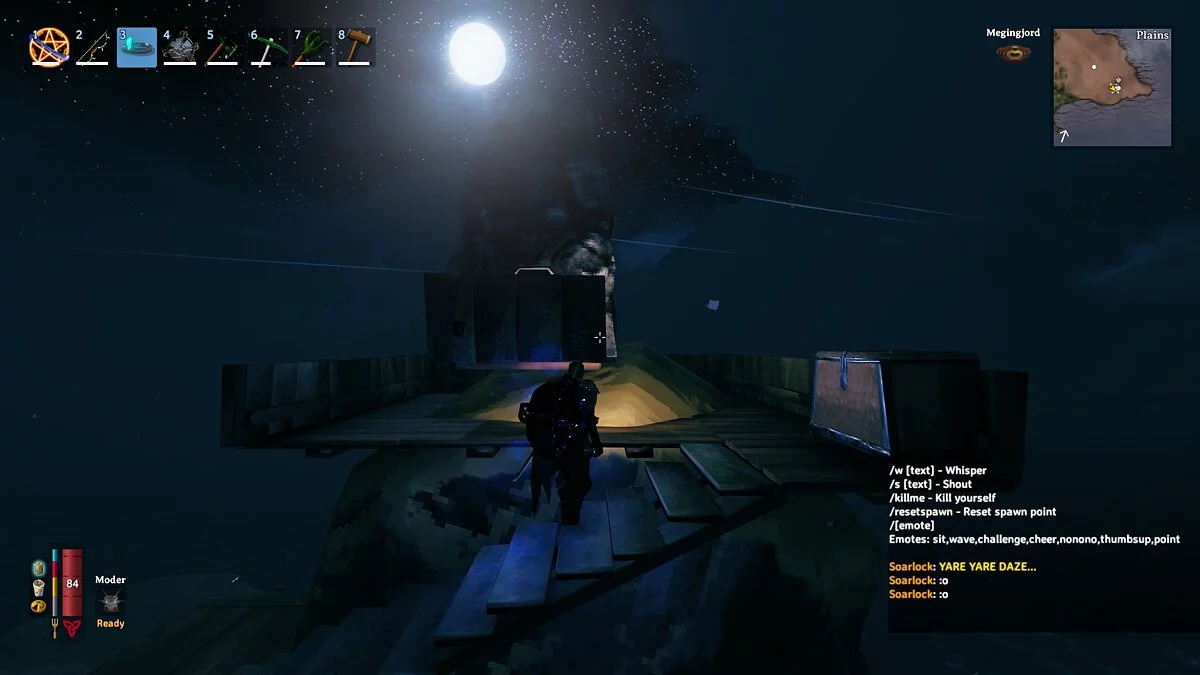Click the golden pie food icon
Viewport: 1200px width, 675px height.
tap(38, 605)
